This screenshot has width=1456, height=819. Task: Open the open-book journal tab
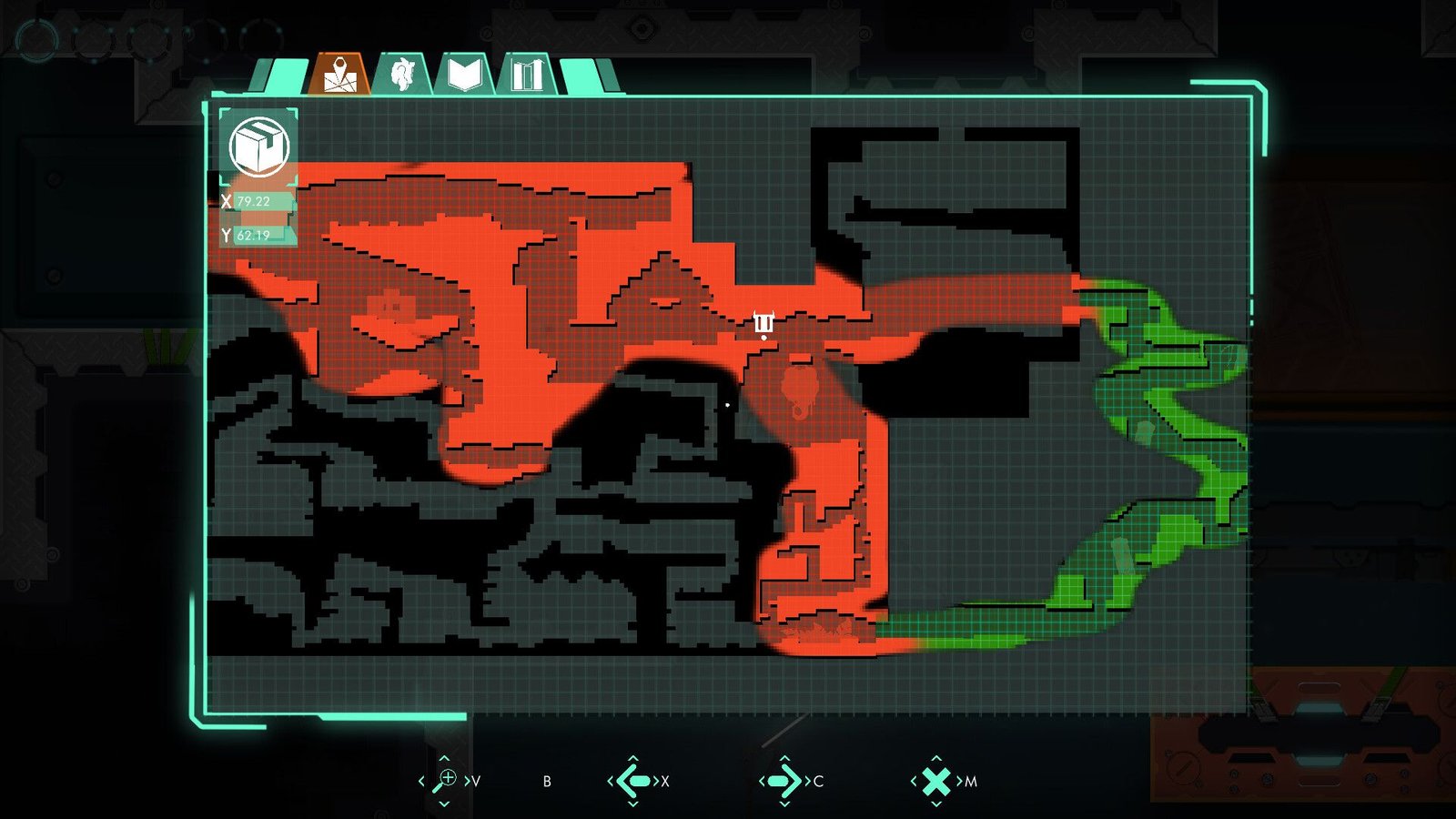click(x=464, y=75)
